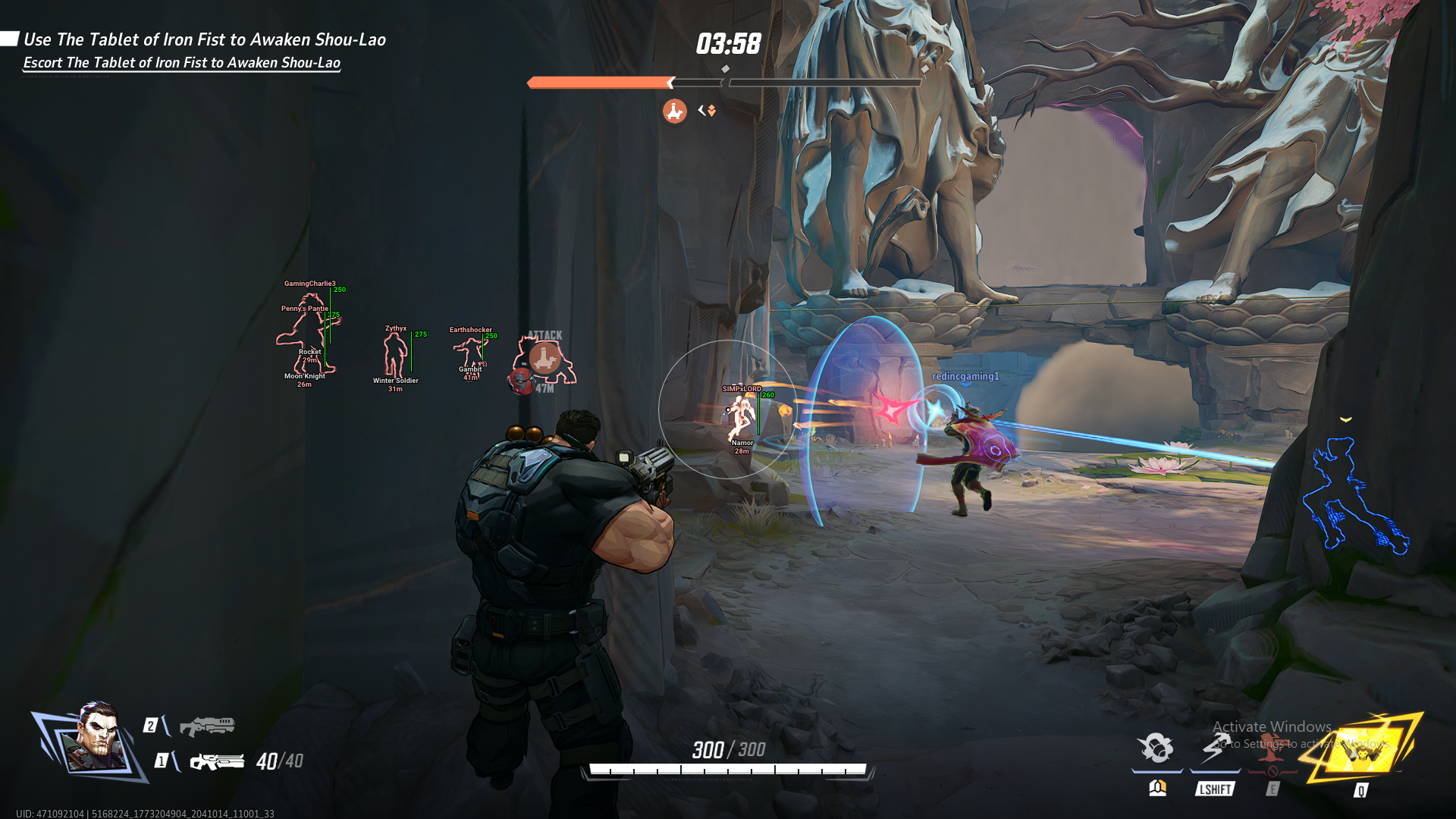
Task: Click the orange payload objective icon
Action: (674, 111)
